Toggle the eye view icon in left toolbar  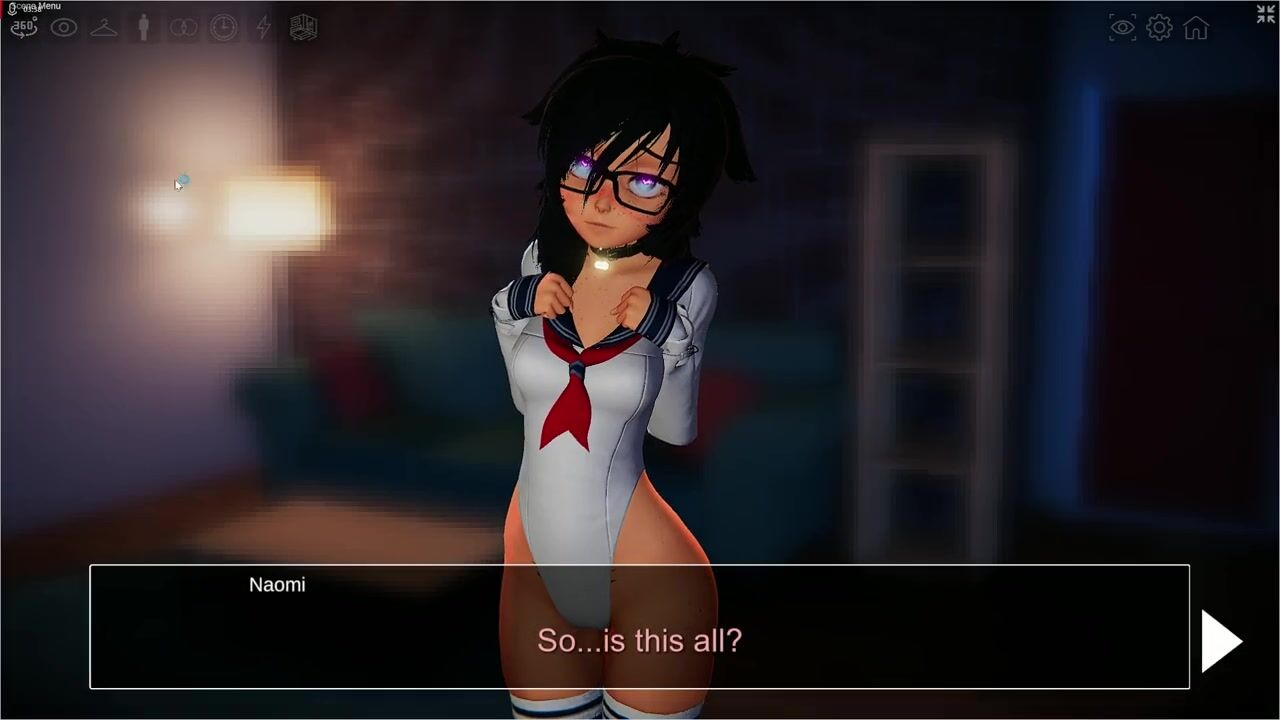64,28
